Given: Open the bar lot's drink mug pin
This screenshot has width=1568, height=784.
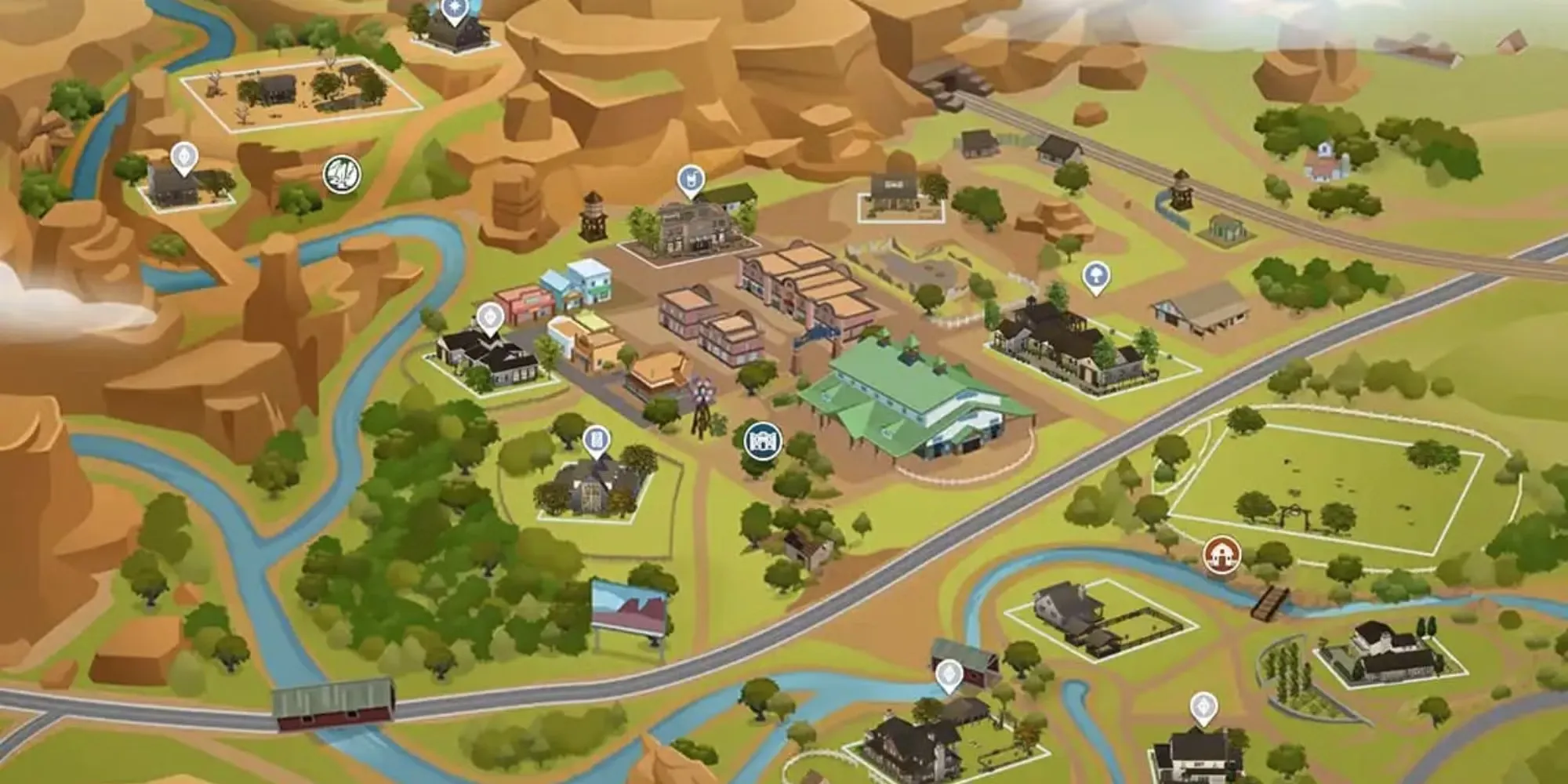Looking at the screenshot, I should [x=690, y=181].
